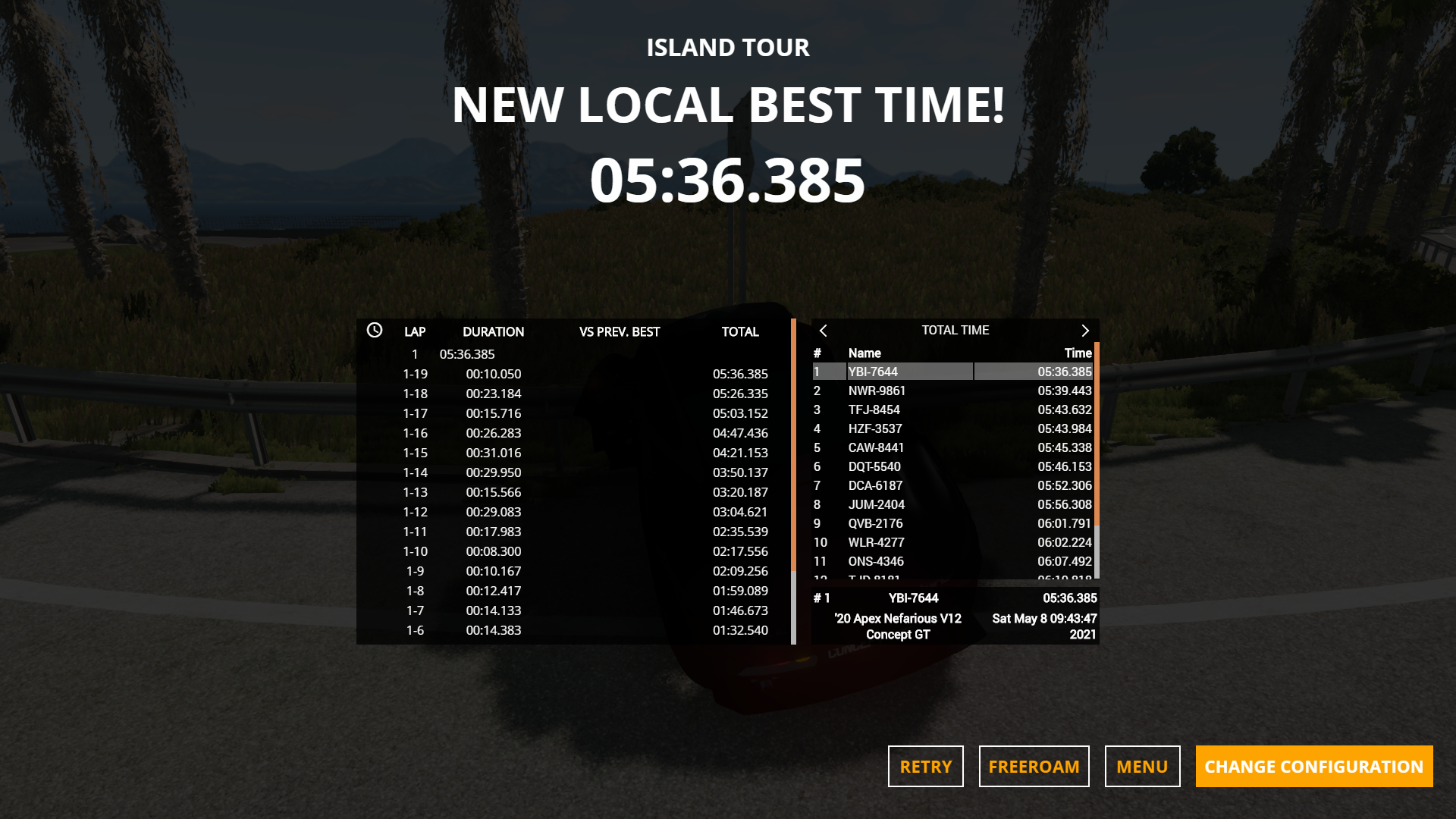The height and width of the screenshot is (819, 1456).
Task: Click the FREEROAM button
Action: click(x=1034, y=766)
